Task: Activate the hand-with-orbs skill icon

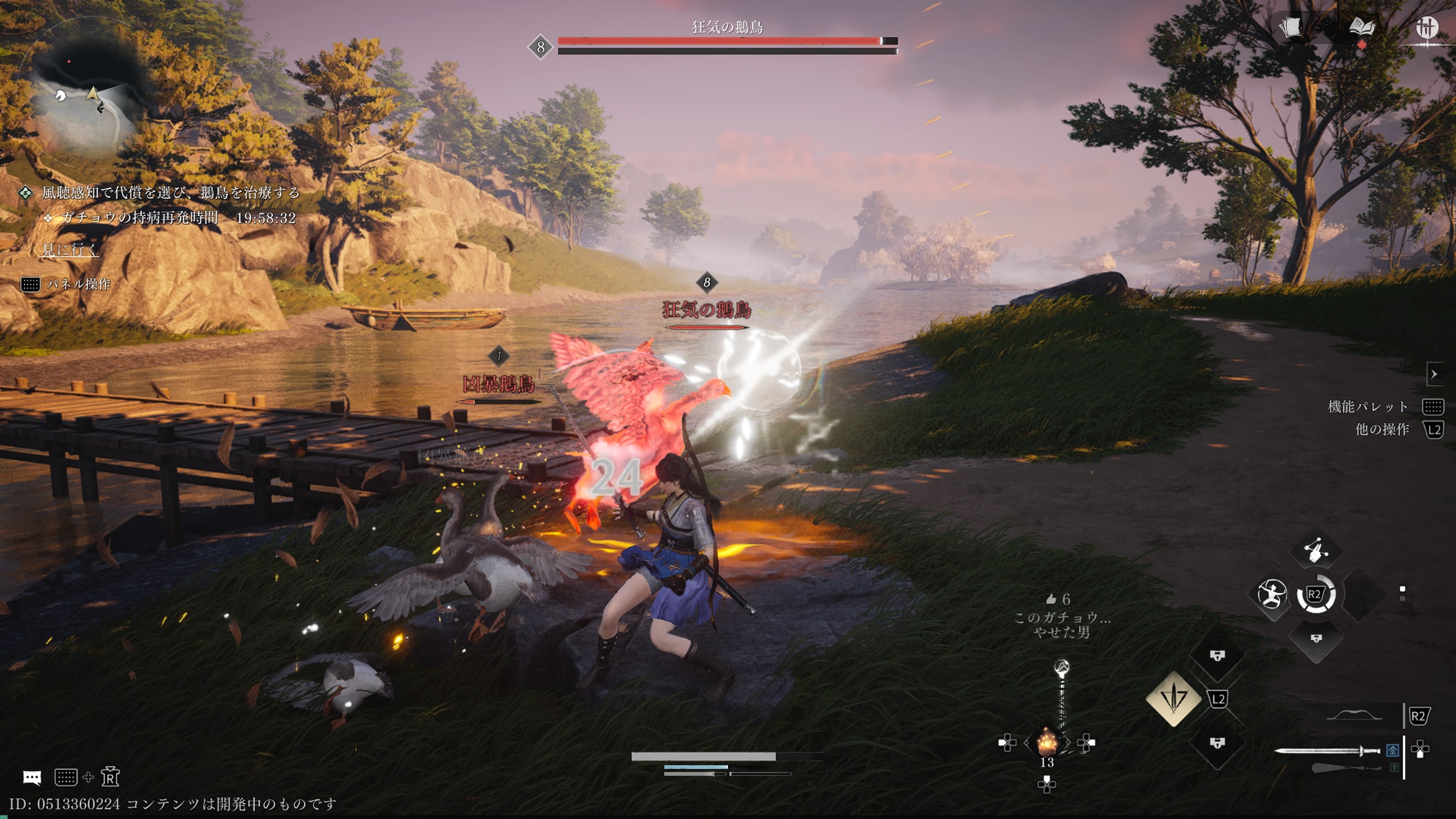Action: pos(1316,549)
